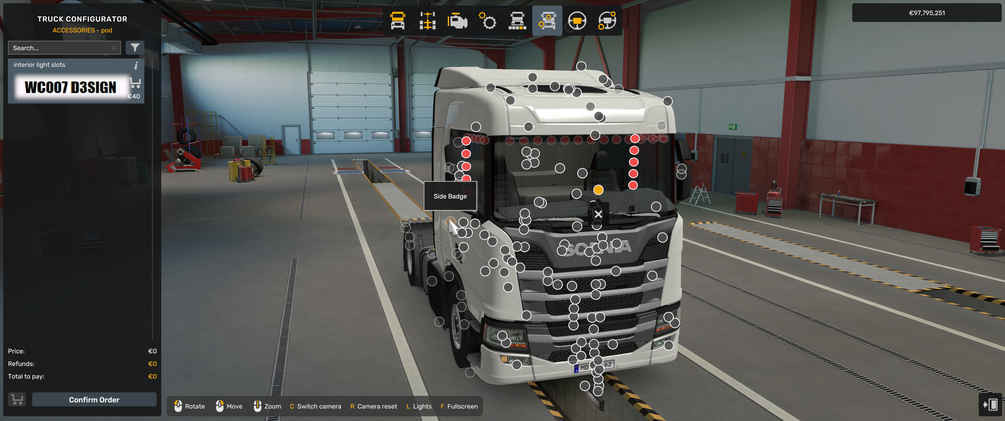Switch to the engine category

tap(457, 20)
